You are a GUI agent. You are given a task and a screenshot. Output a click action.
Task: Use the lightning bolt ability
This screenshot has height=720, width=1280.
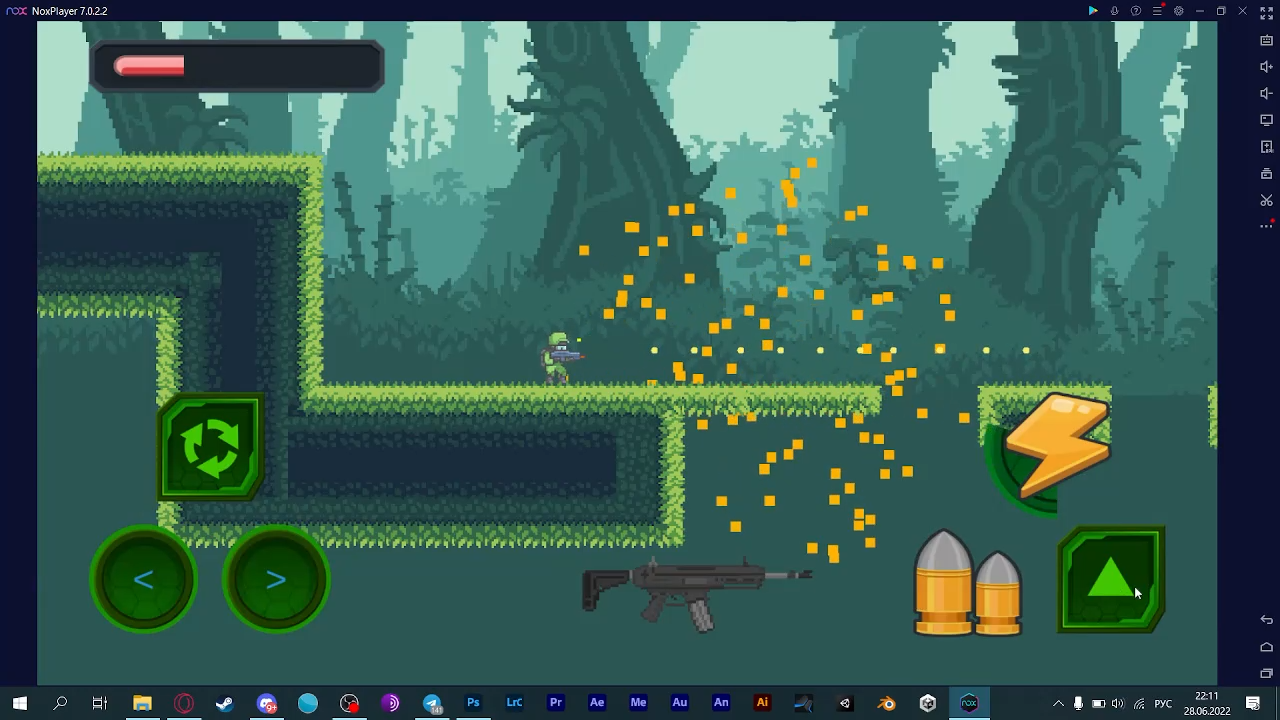(1056, 446)
